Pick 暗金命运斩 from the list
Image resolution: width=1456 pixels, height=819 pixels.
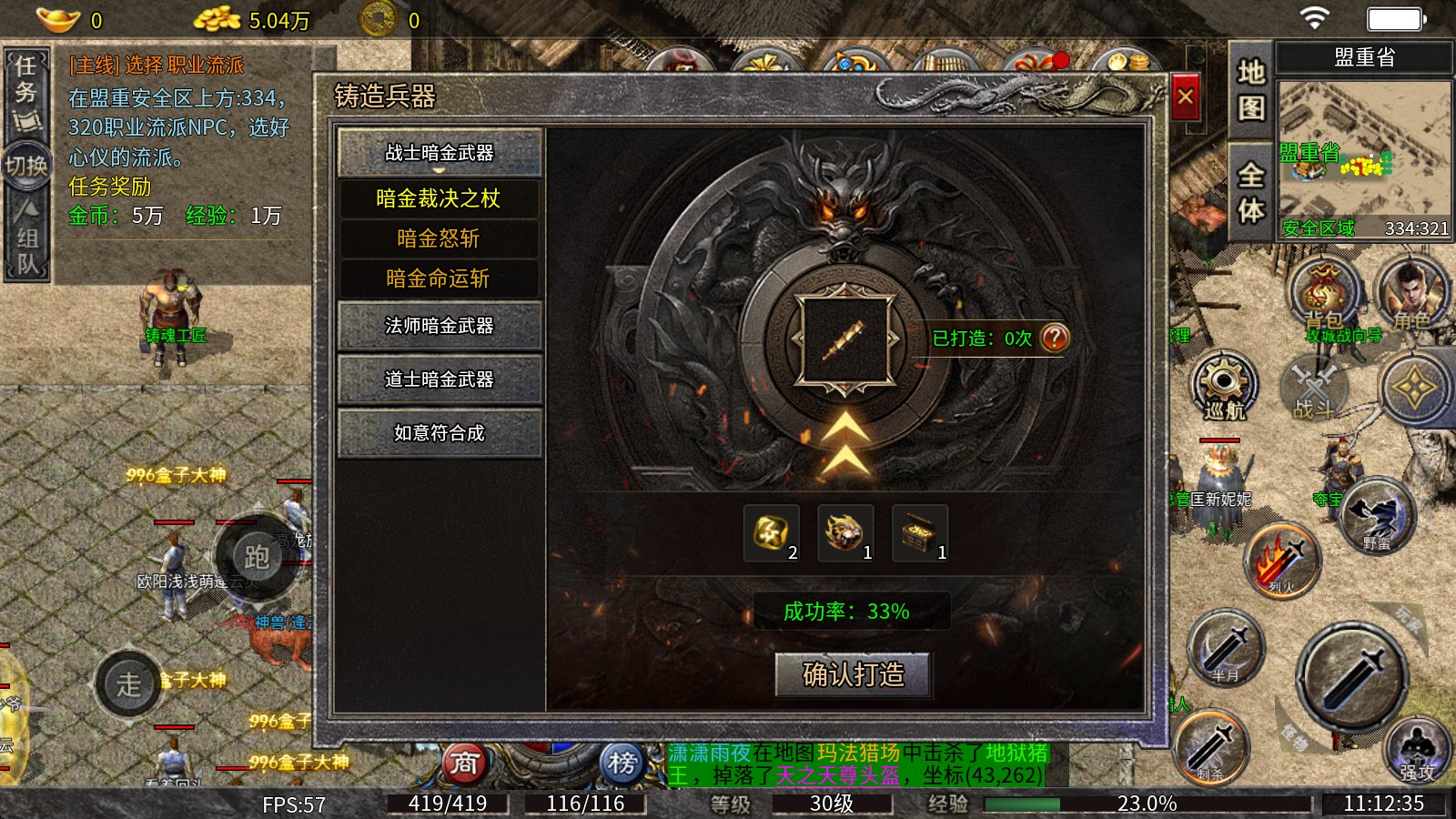(439, 278)
